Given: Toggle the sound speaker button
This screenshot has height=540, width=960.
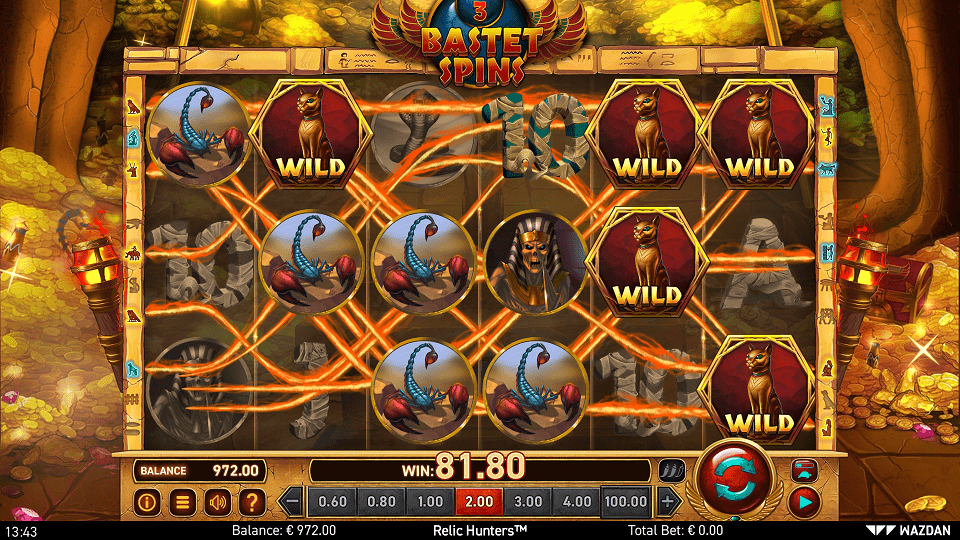Looking at the screenshot, I should [x=217, y=502].
